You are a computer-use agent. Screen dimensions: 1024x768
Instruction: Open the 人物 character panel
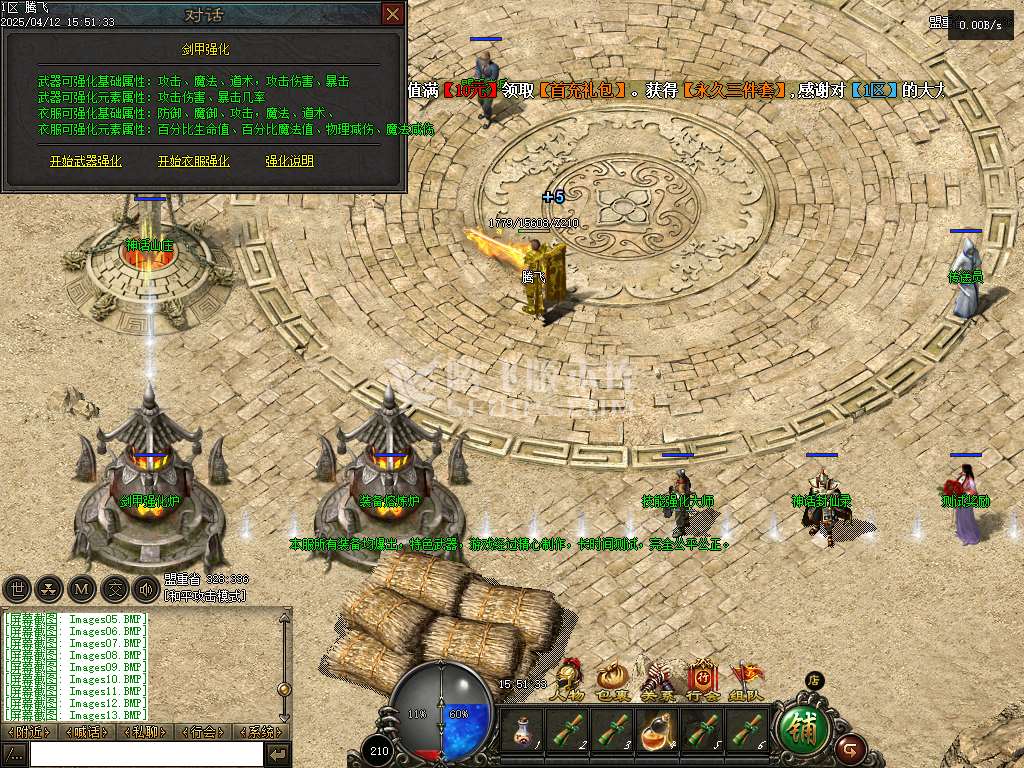pyautogui.click(x=568, y=681)
